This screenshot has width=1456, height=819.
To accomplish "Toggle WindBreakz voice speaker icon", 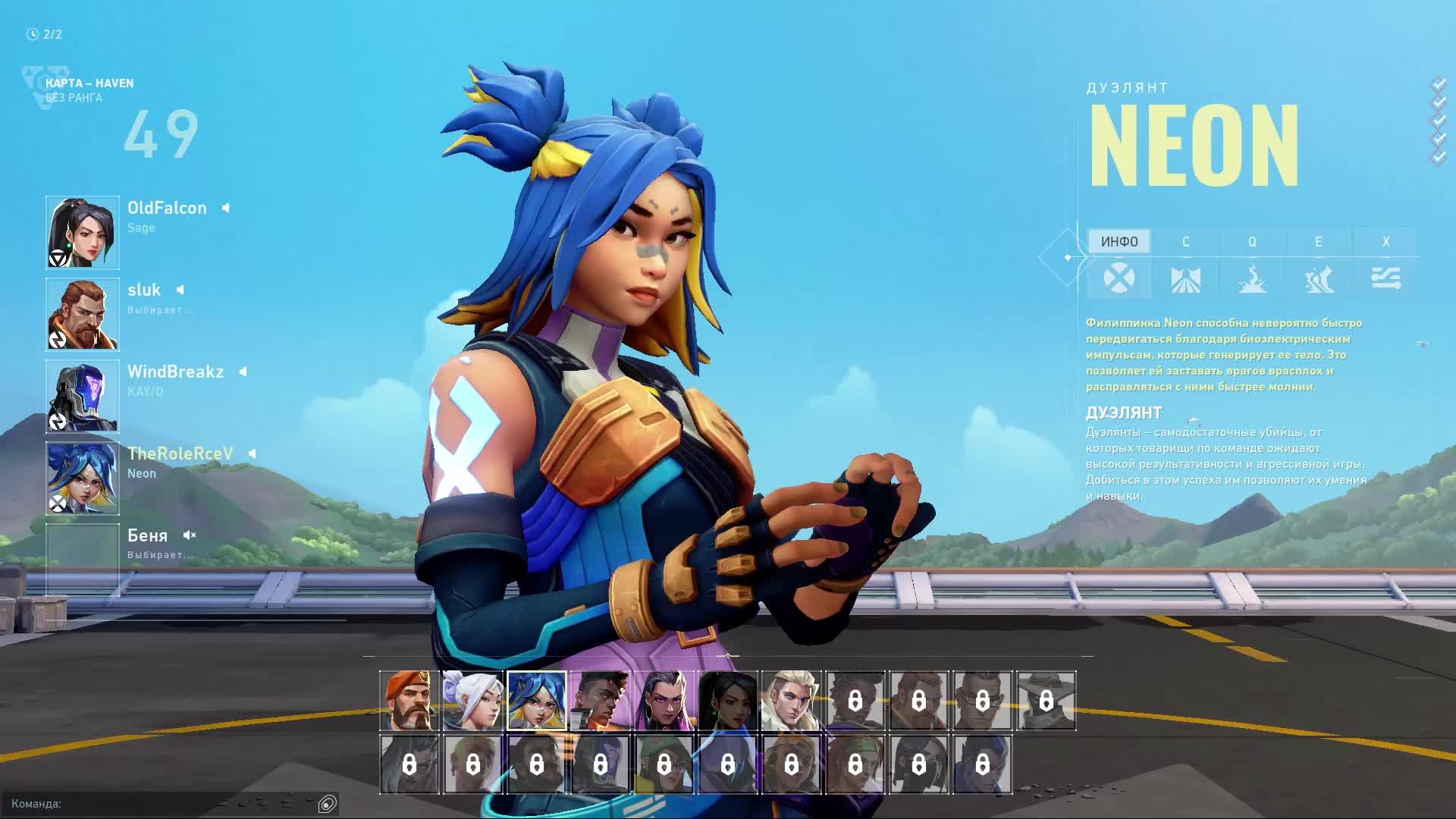I will point(243,372).
